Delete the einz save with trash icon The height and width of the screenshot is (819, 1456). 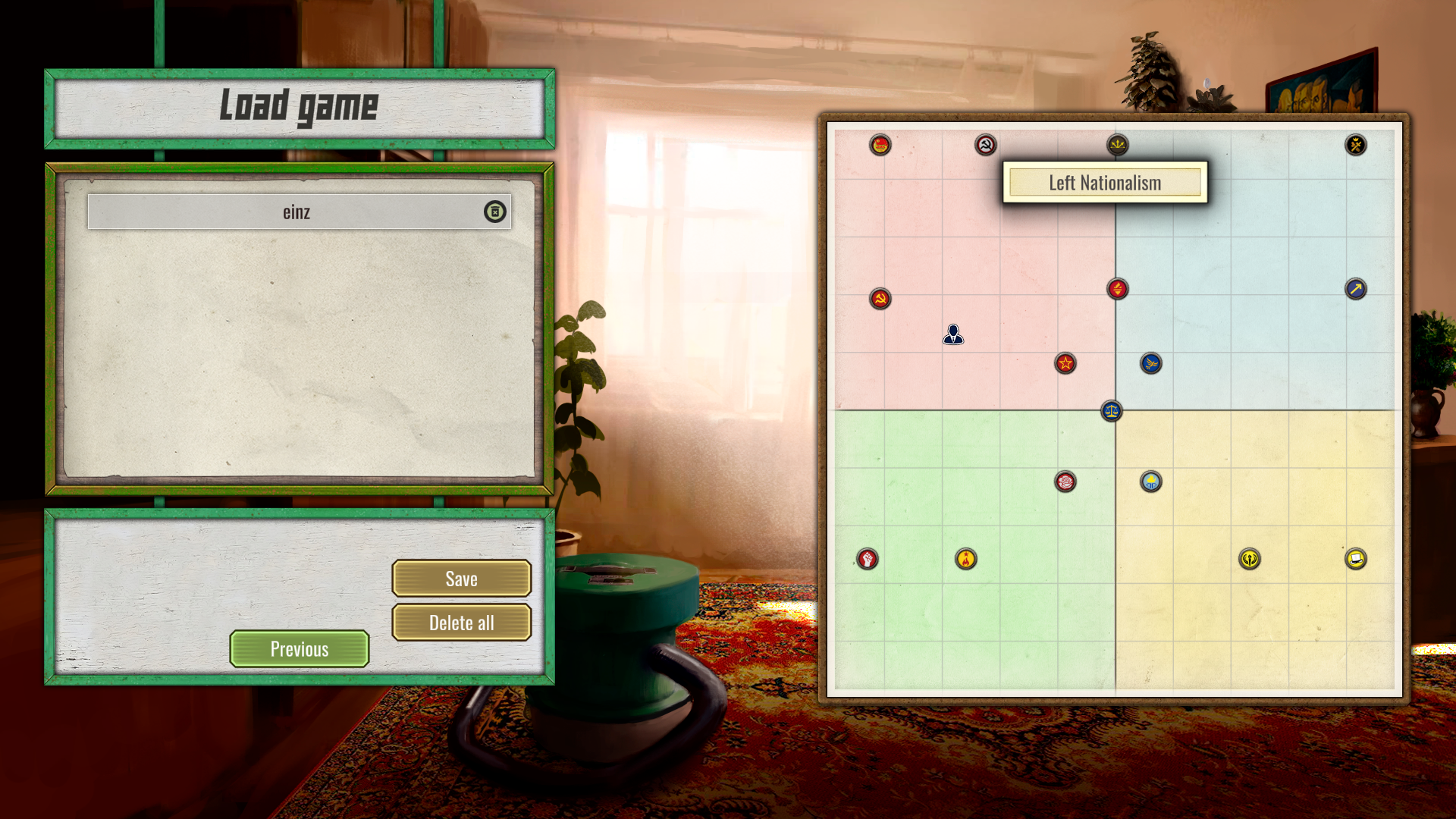(494, 212)
